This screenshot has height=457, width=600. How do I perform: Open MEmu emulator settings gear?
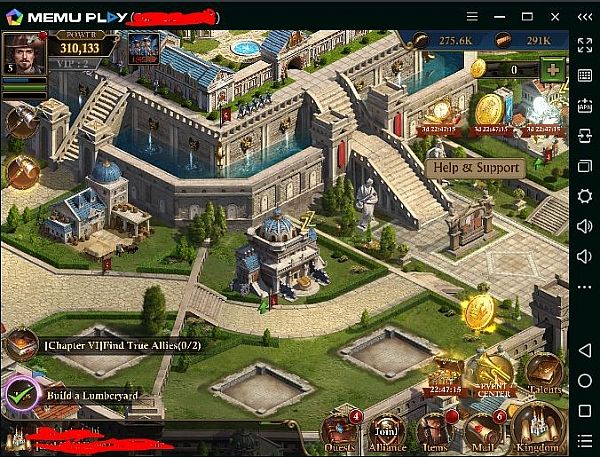pyautogui.click(x=585, y=196)
